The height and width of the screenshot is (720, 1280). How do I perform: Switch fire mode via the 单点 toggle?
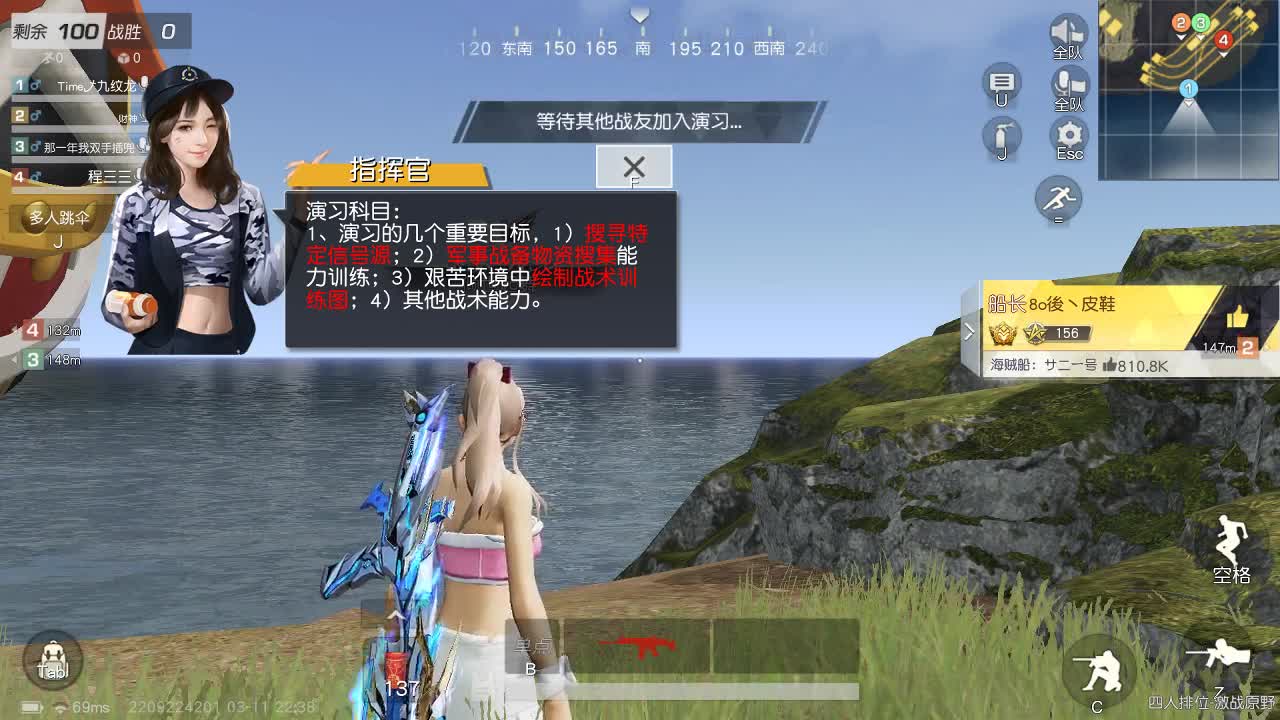tap(533, 652)
